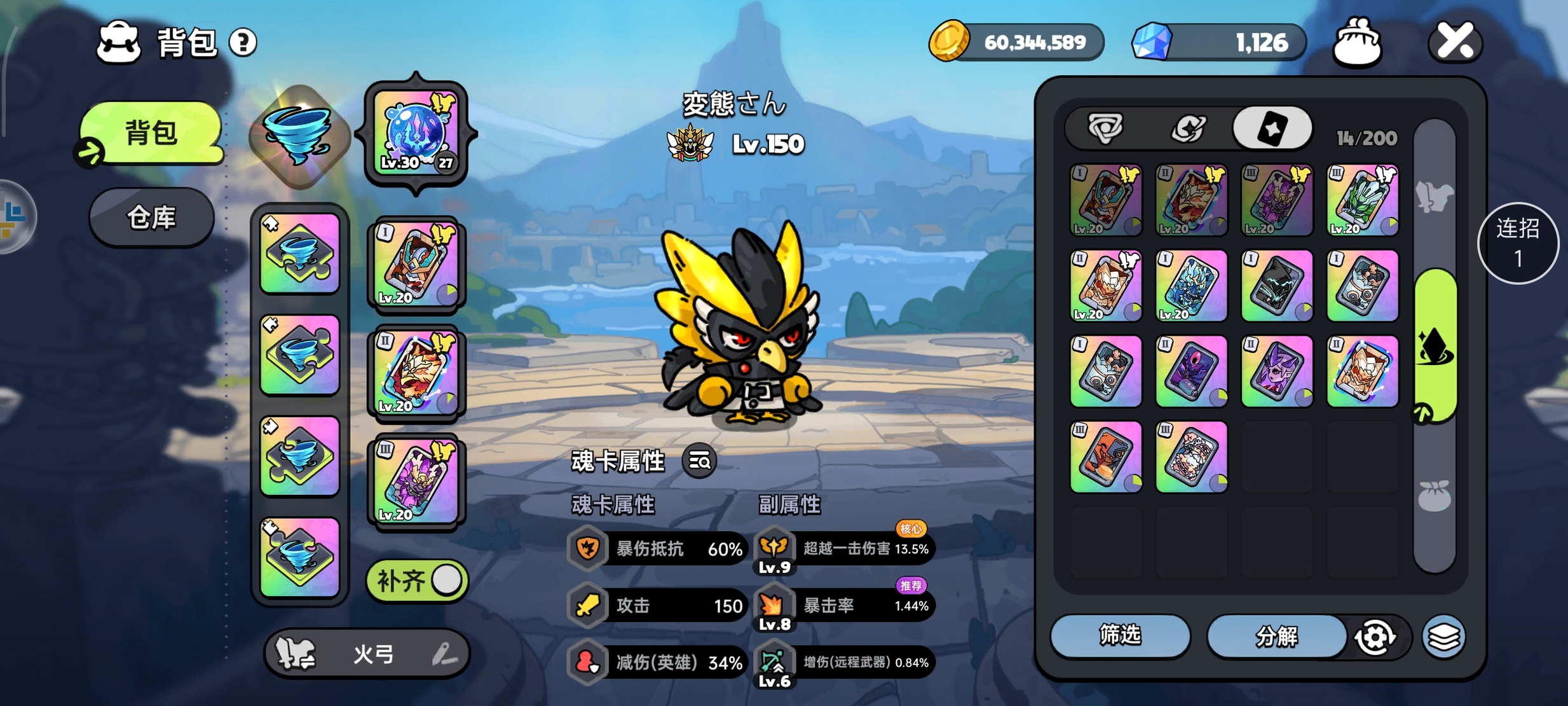
Task: Pick the orange creature card marked III
Action: [1105, 457]
